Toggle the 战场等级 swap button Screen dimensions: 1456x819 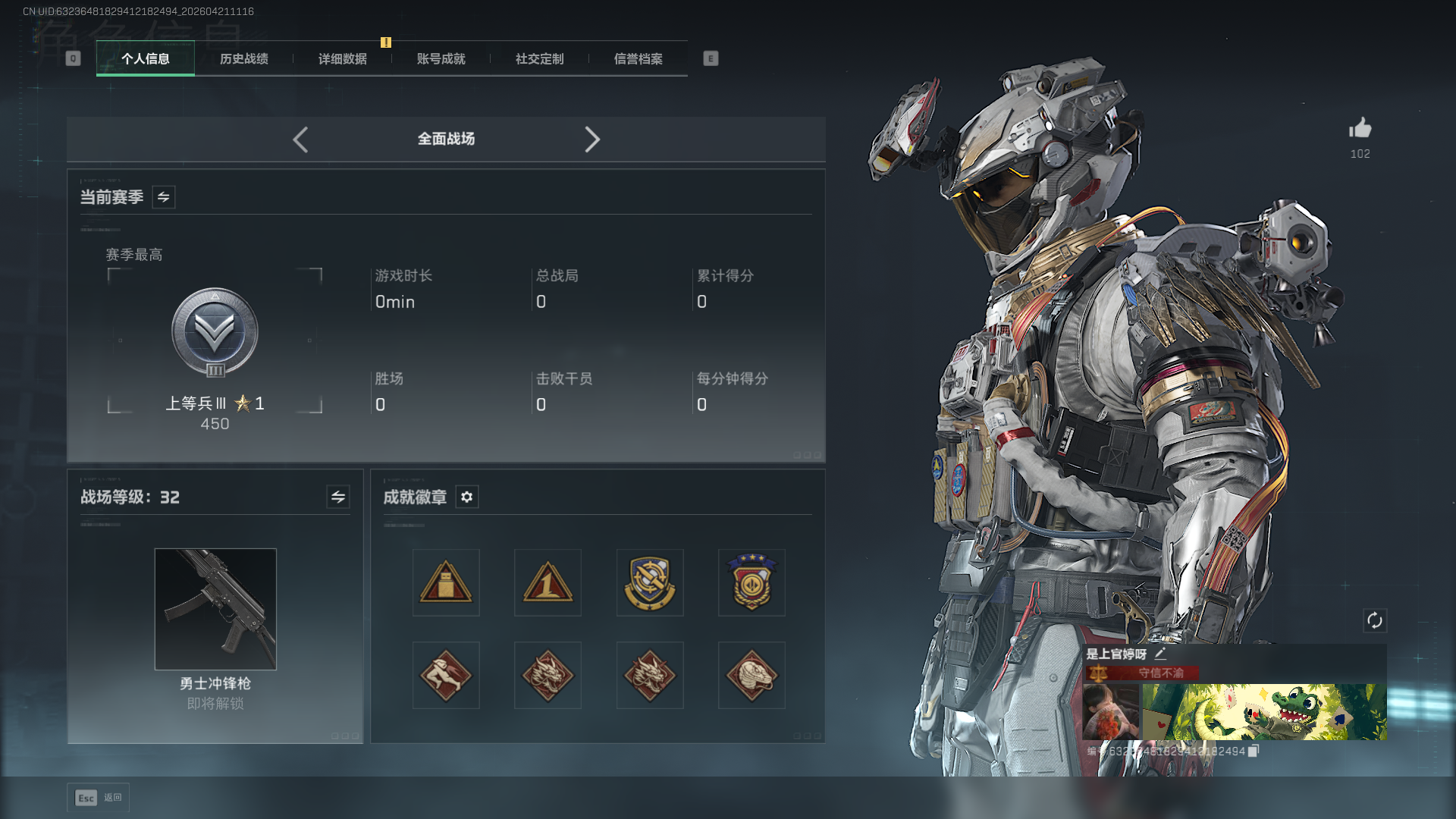tap(338, 497)
